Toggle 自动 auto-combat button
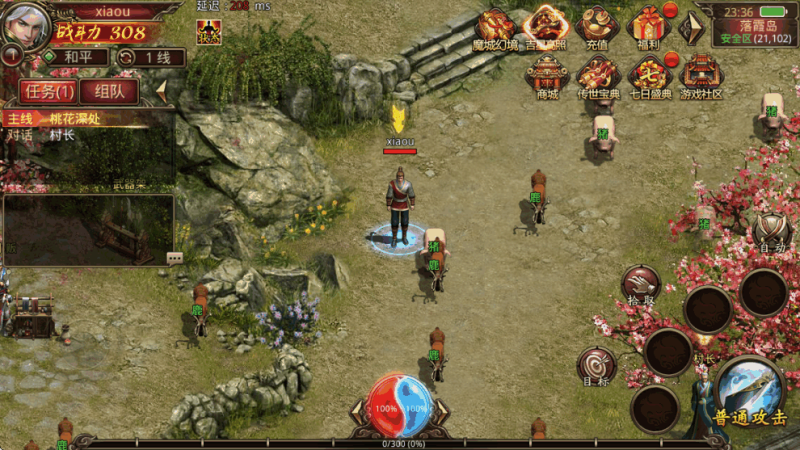 click(771, 233)
